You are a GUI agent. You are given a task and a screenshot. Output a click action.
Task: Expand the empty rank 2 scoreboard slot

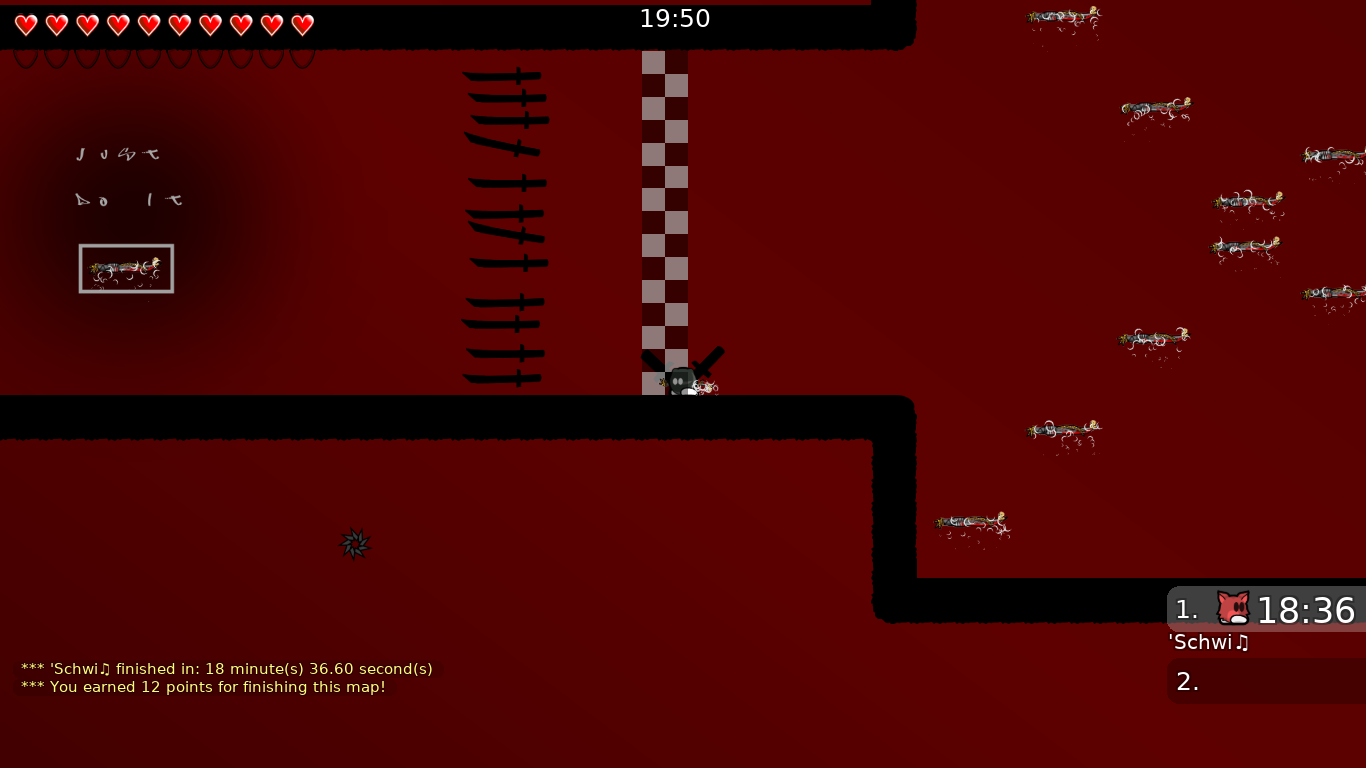coord(1265,681)
